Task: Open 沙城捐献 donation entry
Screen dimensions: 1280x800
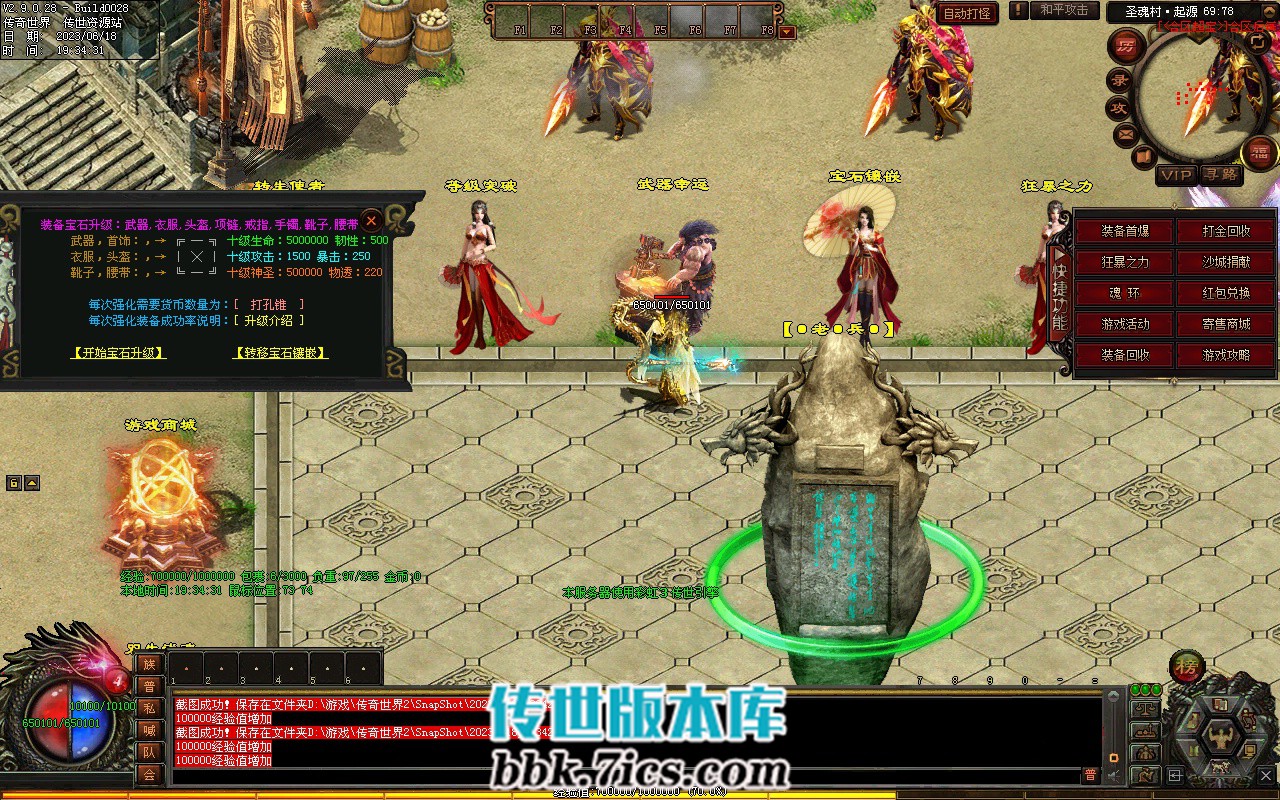Action: coord(1226,262)
